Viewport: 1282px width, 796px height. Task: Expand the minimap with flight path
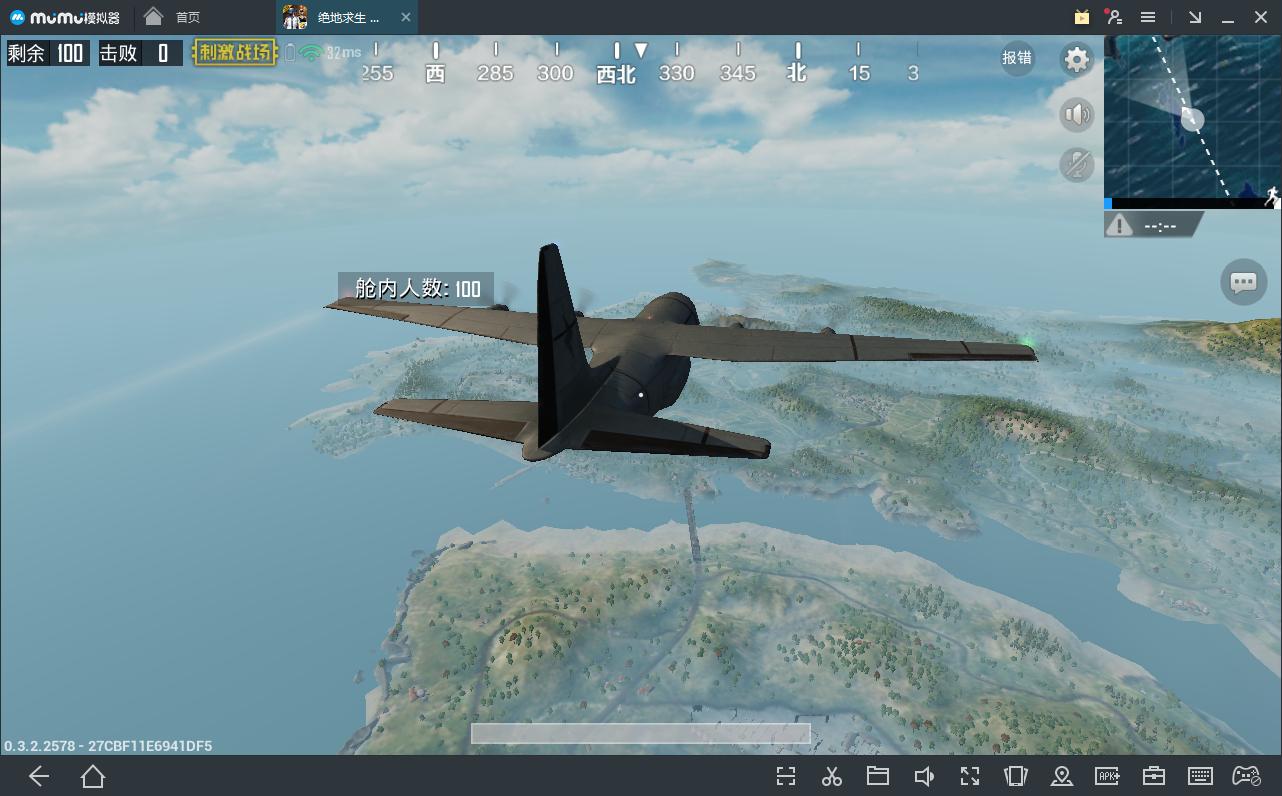[x=1191, y=118]
